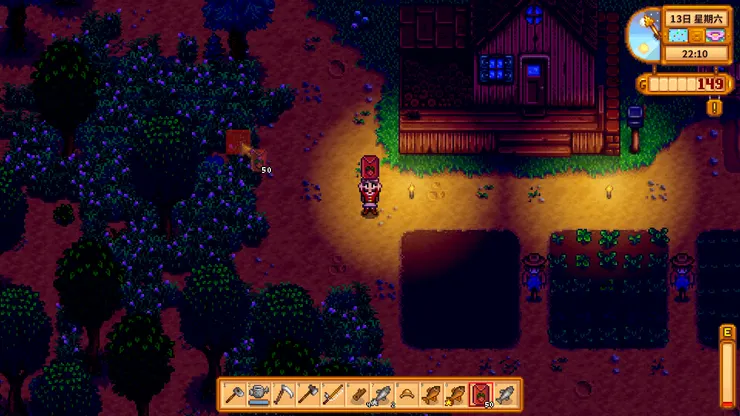The image size is (740, 416).
Task: Select the grey fish with silver star
Action: pos(381,395)
